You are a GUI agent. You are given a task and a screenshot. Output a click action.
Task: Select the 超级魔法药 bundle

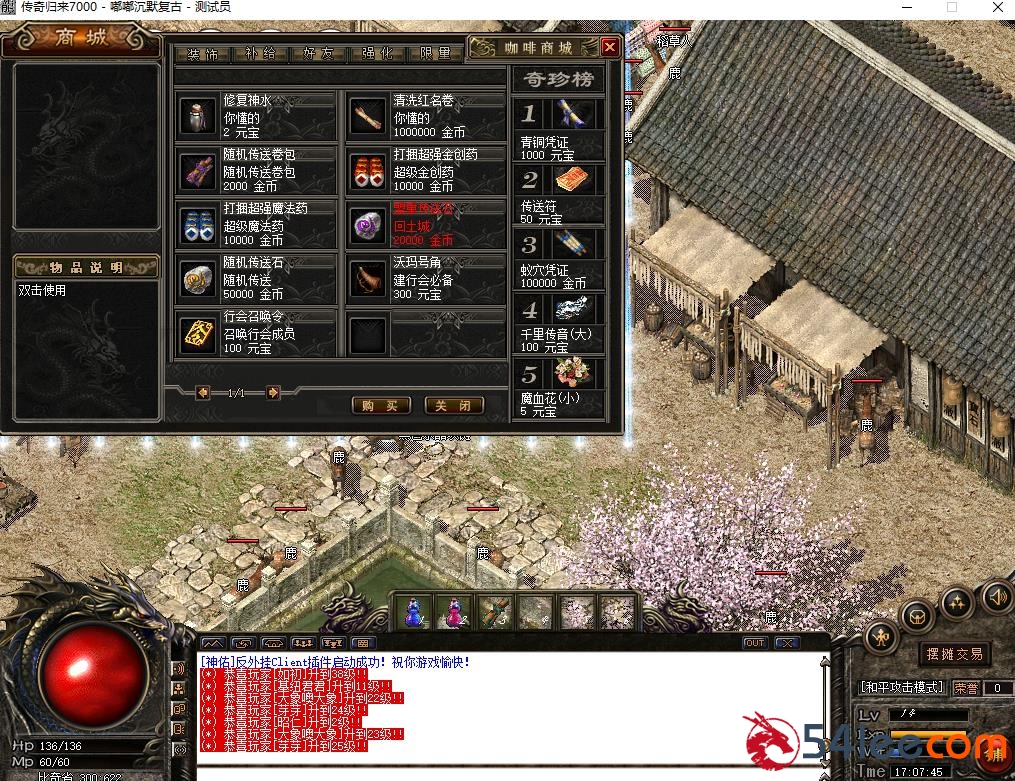click(x=256, y=224)
